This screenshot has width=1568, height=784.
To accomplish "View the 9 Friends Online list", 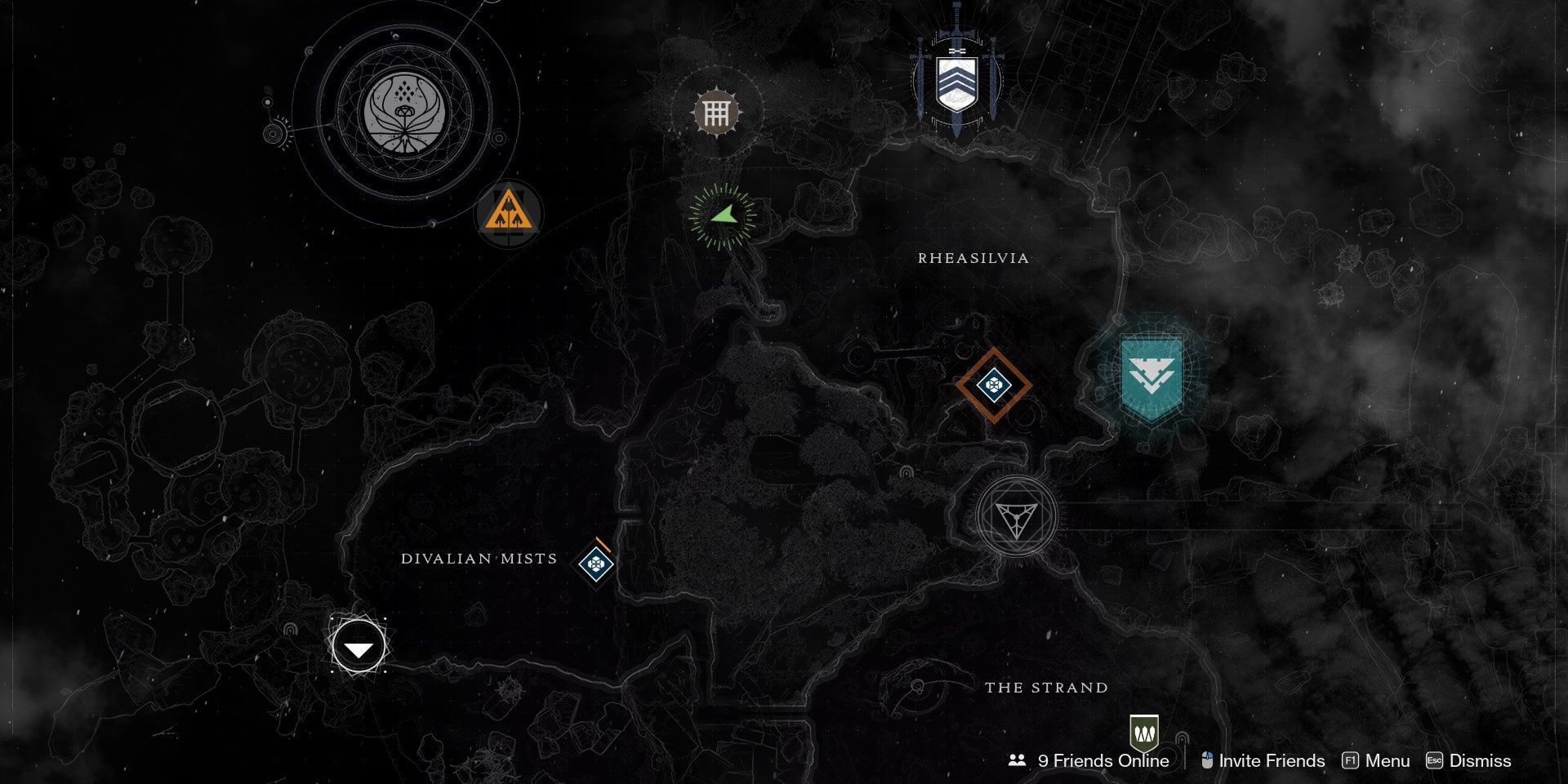I will 1102,760.
